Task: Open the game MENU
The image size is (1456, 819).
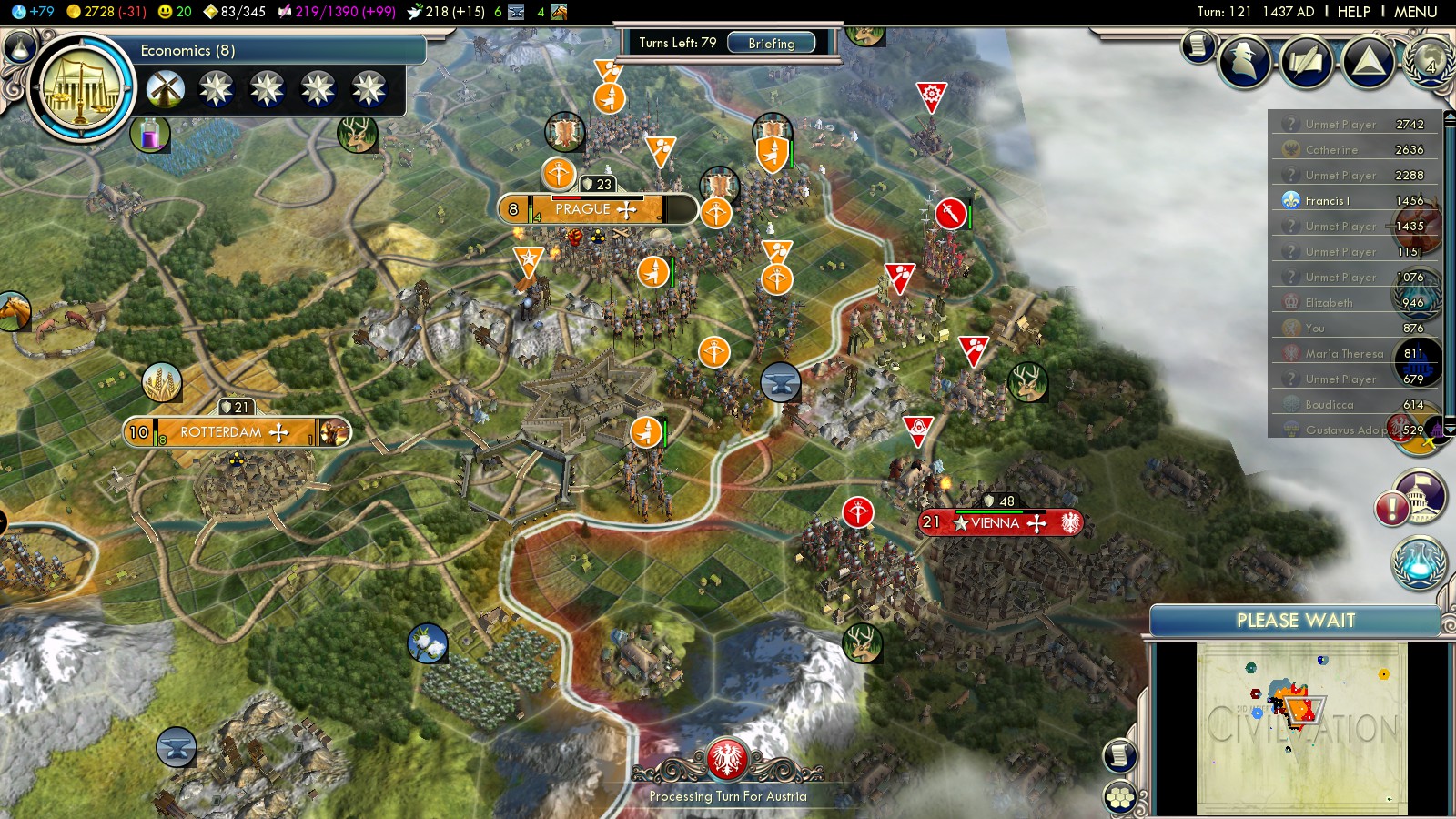Action: point(1415,12)
